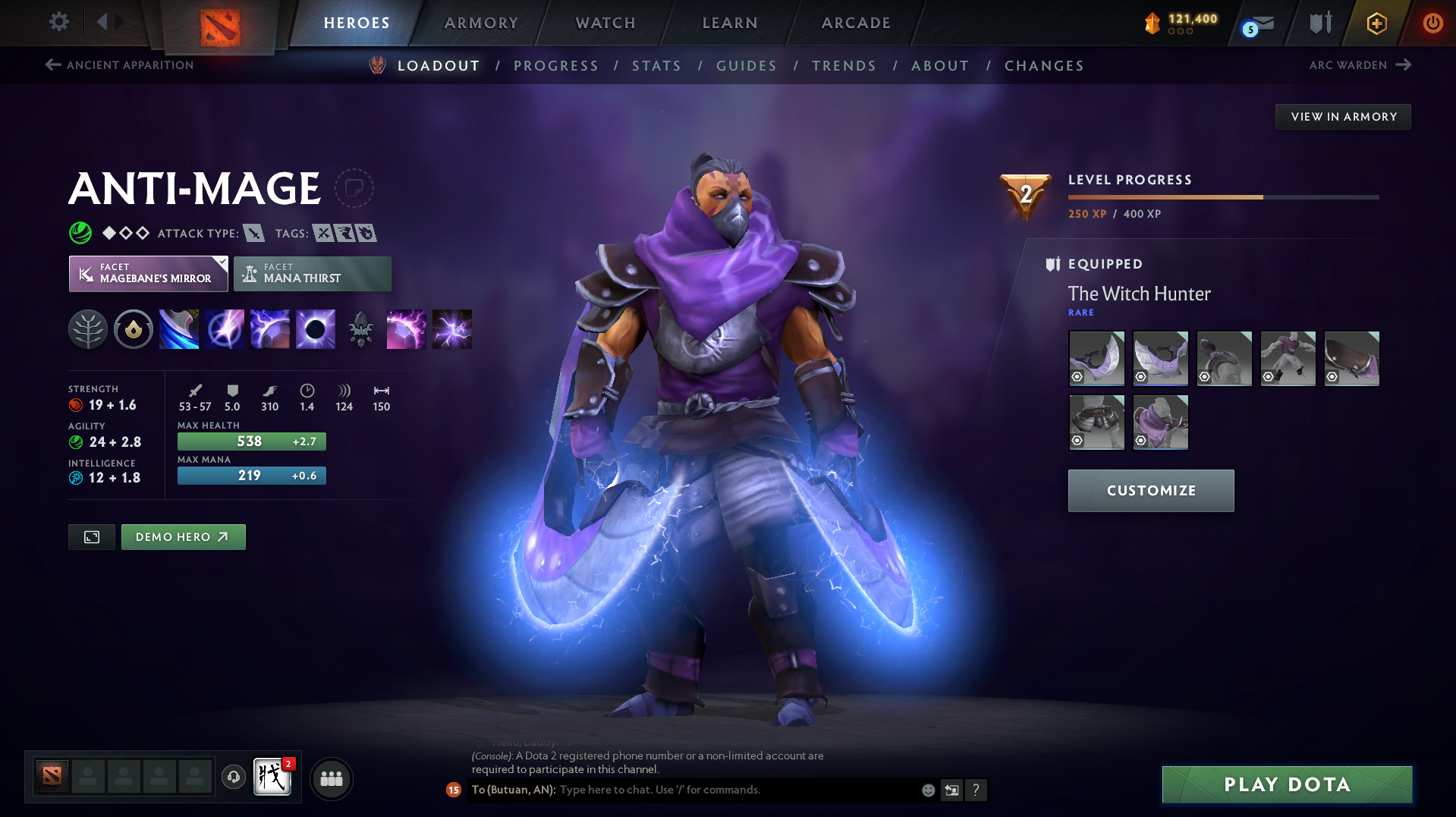Open the friends list icon bottom left
The height and width of the screenshot is (817, 1456).
click(331, 778)
